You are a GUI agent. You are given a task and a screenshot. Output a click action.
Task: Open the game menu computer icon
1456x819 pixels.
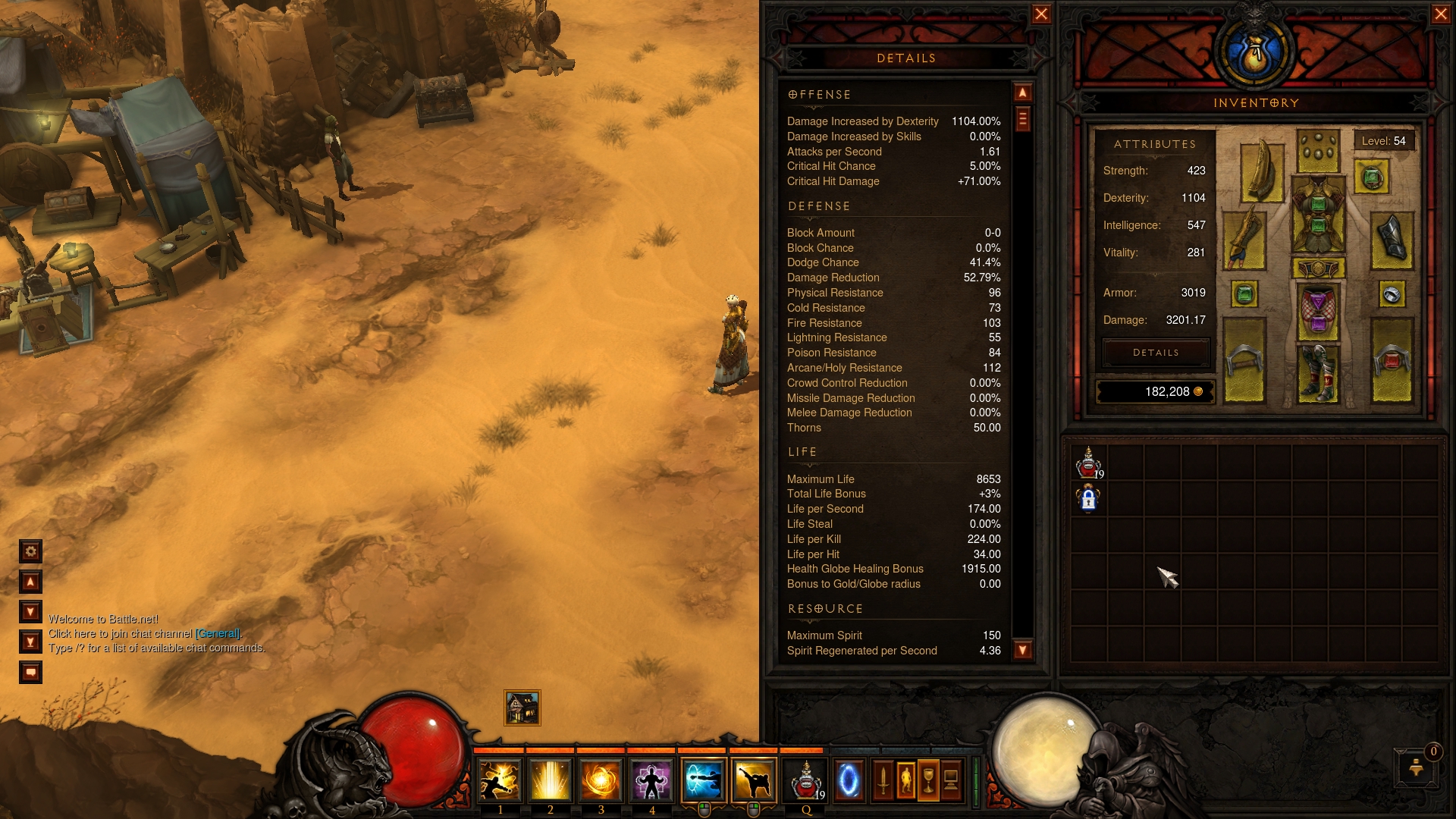(x=951, y=780)
